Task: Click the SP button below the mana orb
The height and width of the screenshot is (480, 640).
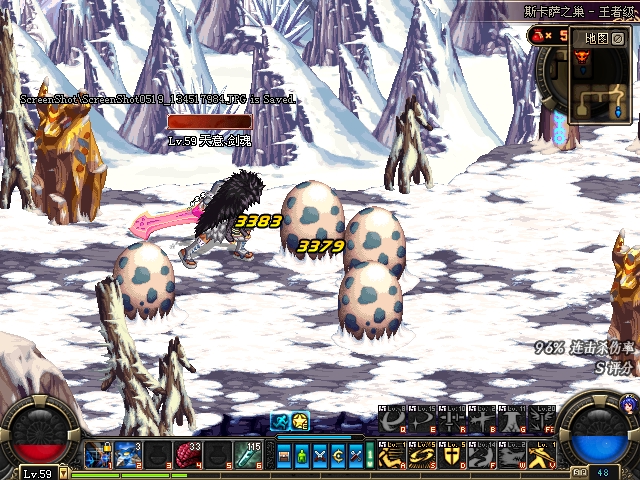Action: pyautogui.click(x=580, y=472)
